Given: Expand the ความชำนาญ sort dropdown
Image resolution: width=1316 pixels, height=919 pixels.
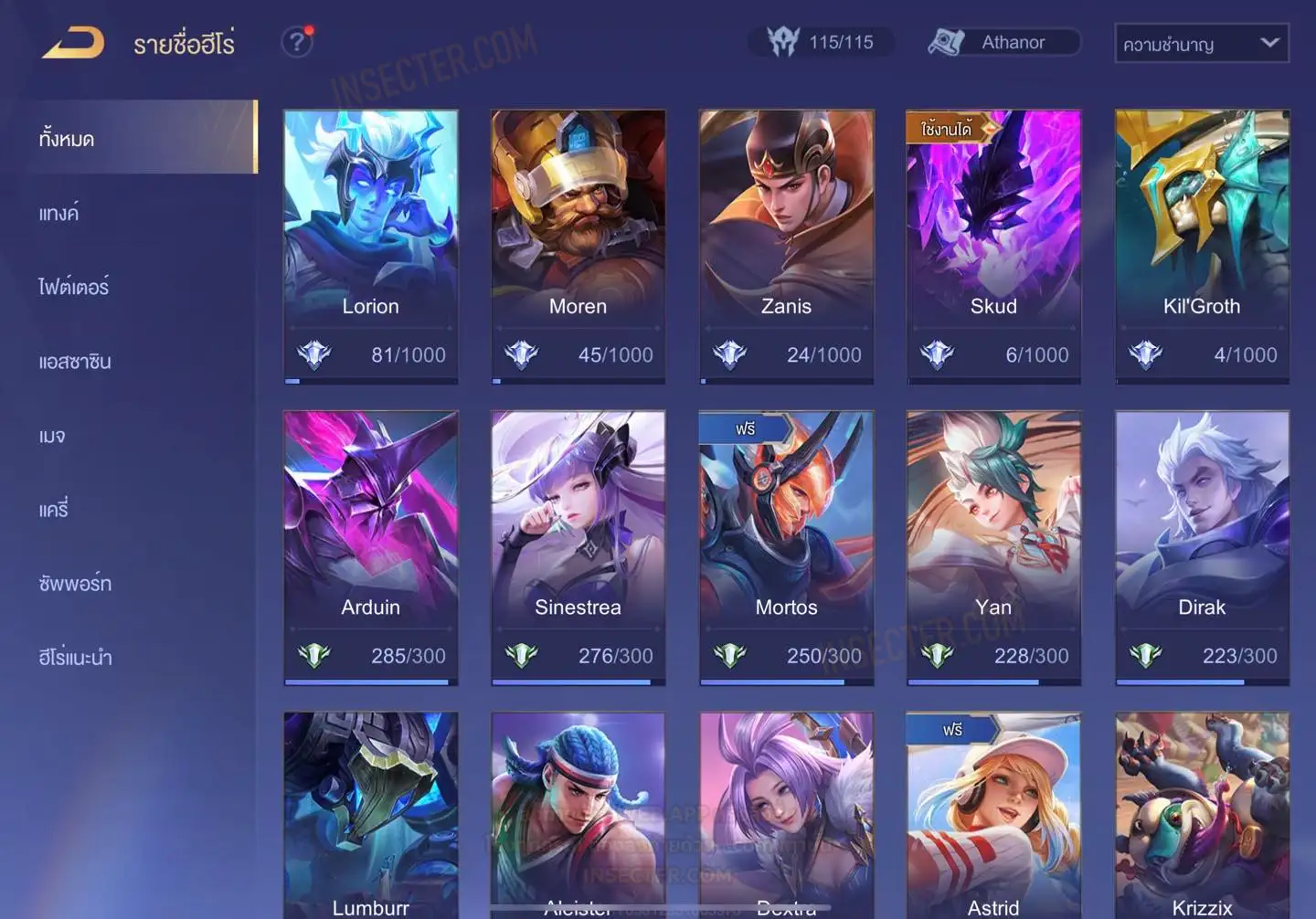Looking at the screenshot, I should coord(1201,43).
